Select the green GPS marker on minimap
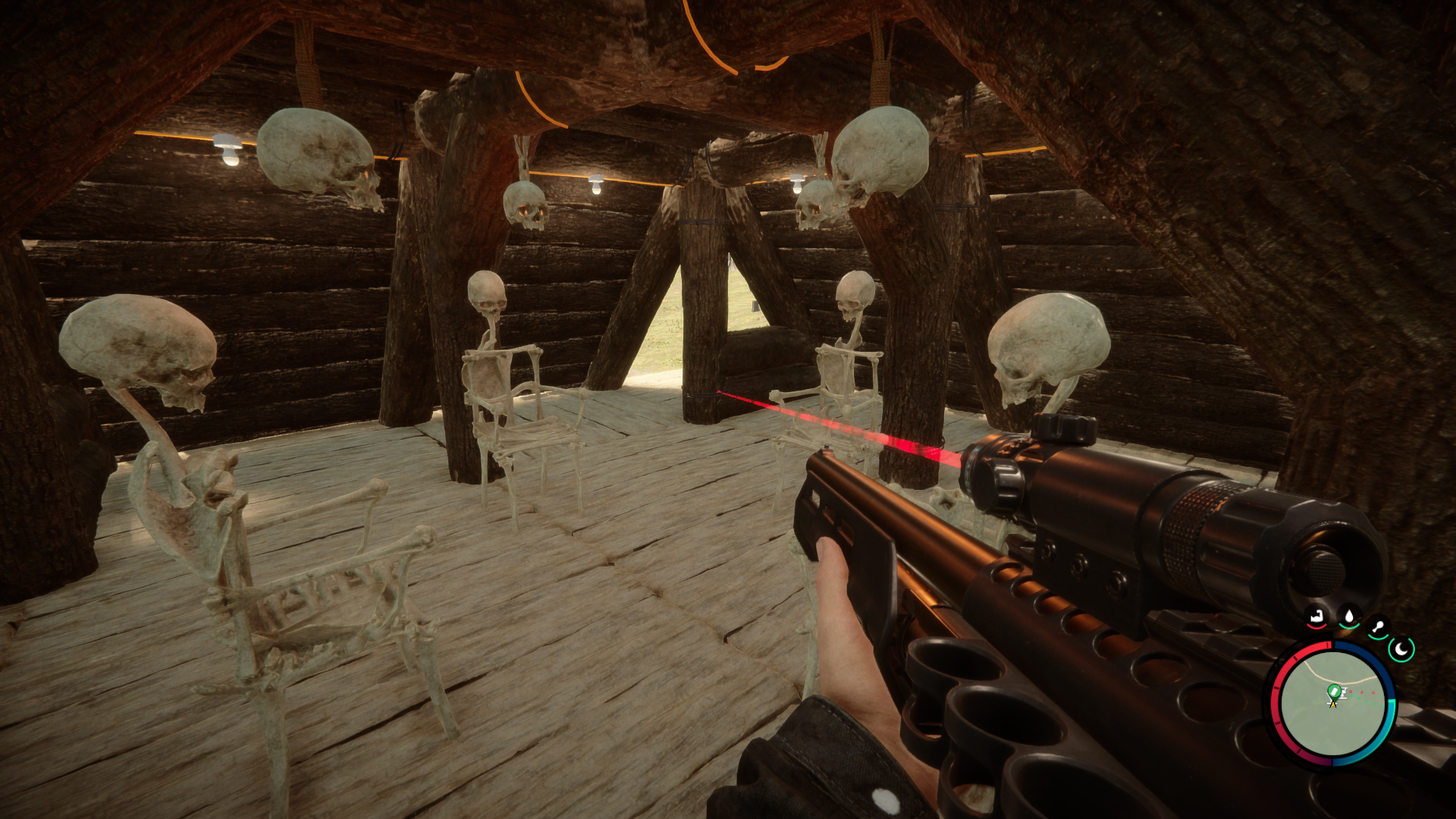This screenshot has width=1456, height=819. coord(1333,692)
